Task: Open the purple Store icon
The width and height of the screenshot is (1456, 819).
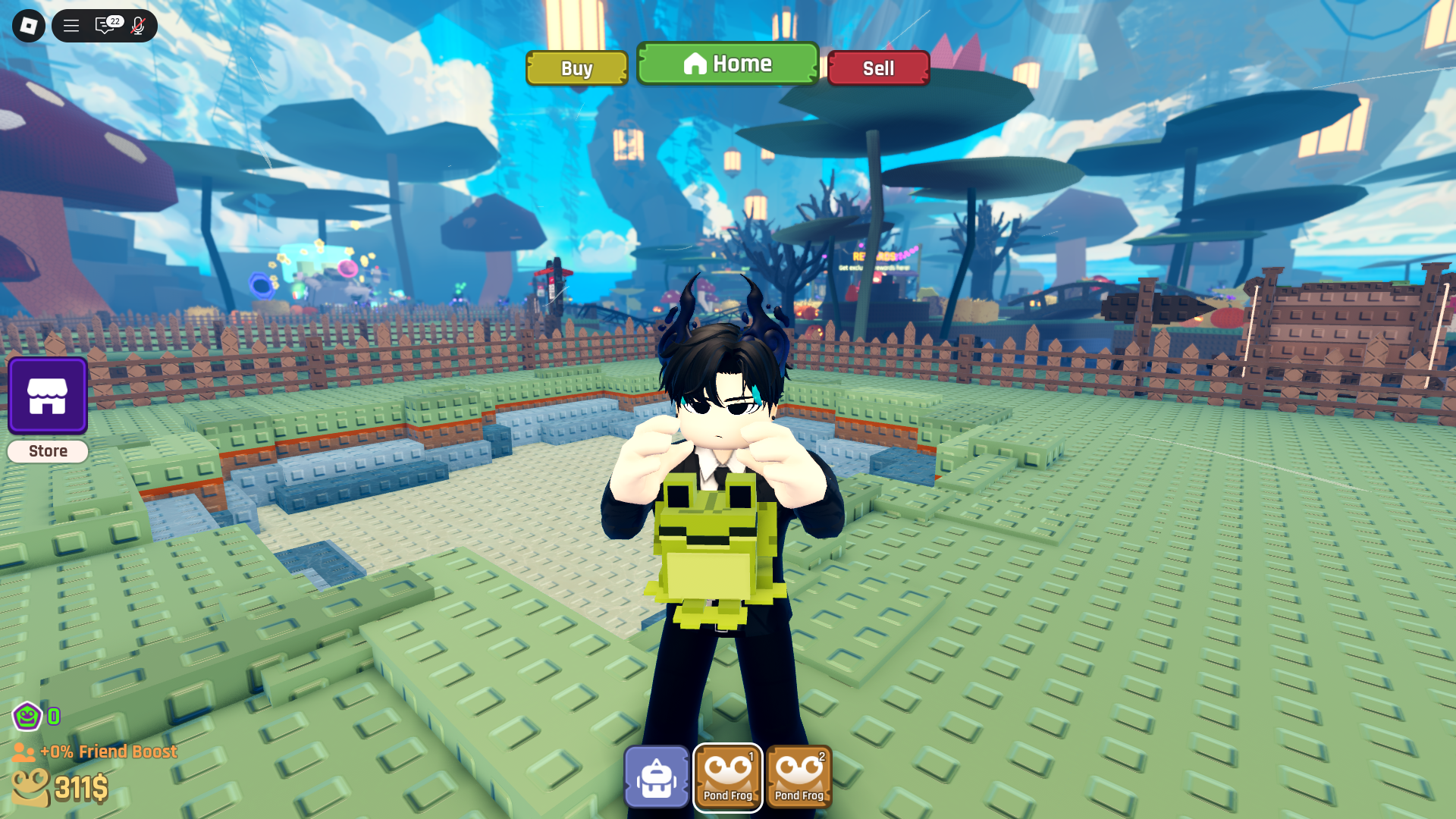Action: pyautogui.click(x=47, y=395)
